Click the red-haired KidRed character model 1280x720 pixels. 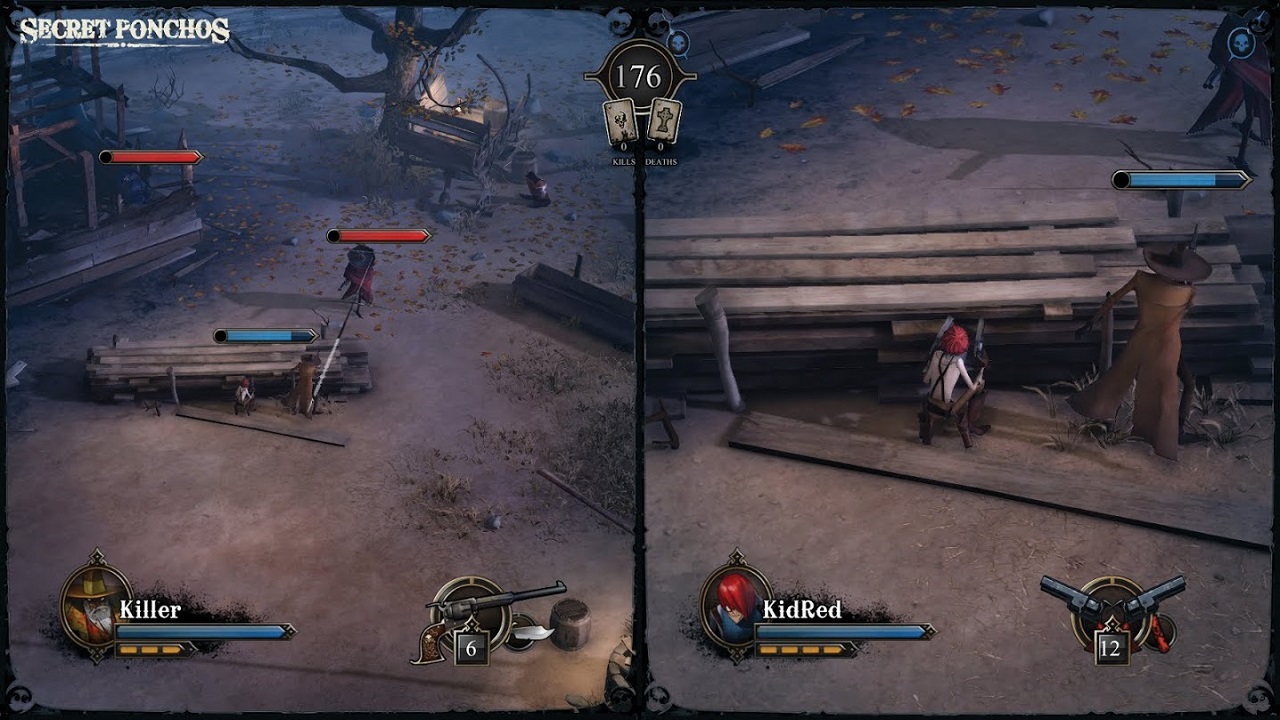pyautogui.click(x=955, y=380)
